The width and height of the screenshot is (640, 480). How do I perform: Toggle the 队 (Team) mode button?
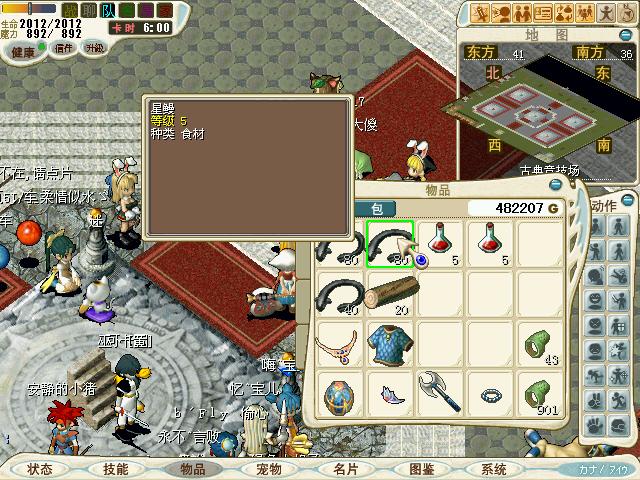click(x=108, y=10)
